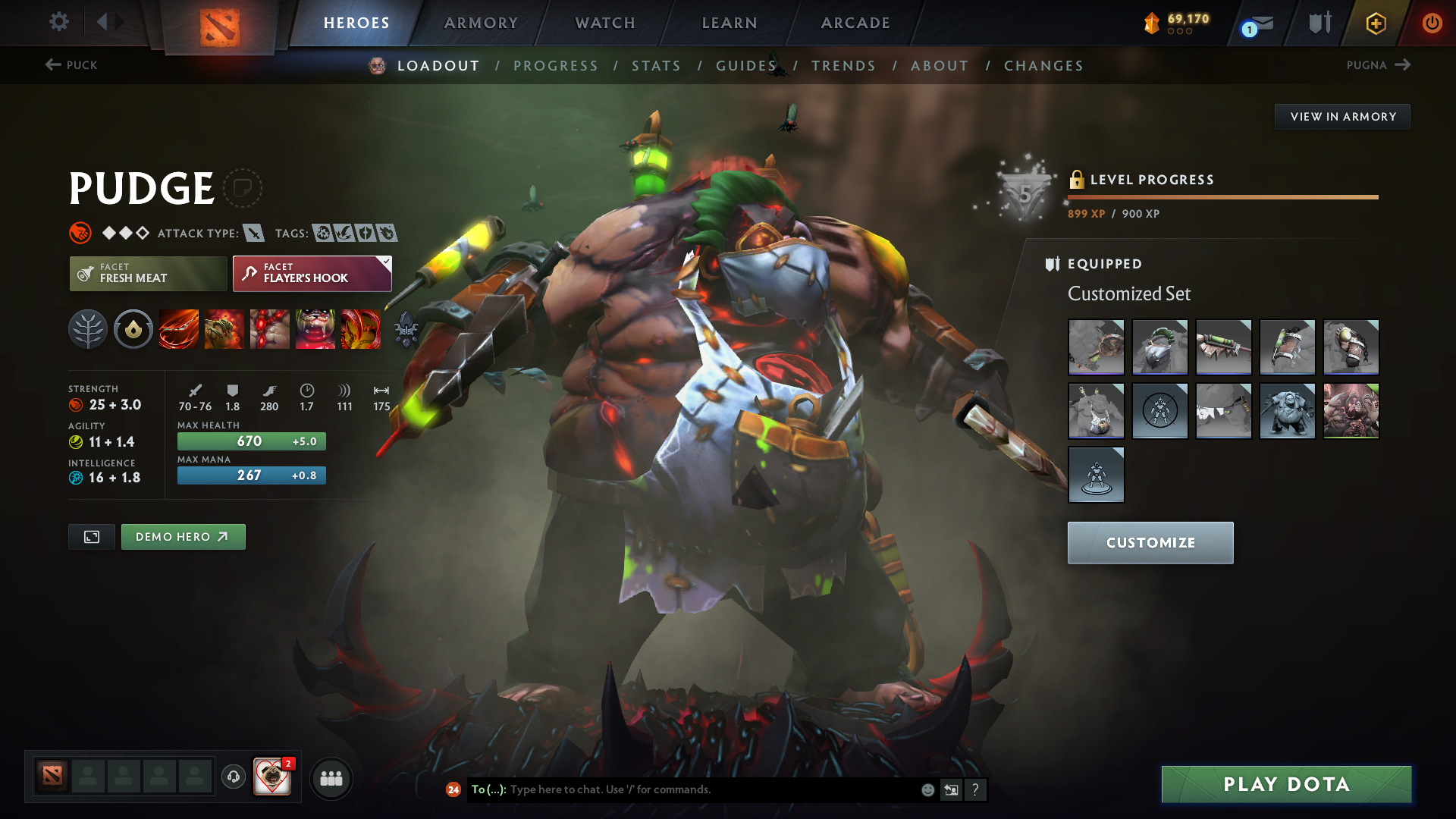Open the settings gear icon
The image size is (1456, 819).
58,22
